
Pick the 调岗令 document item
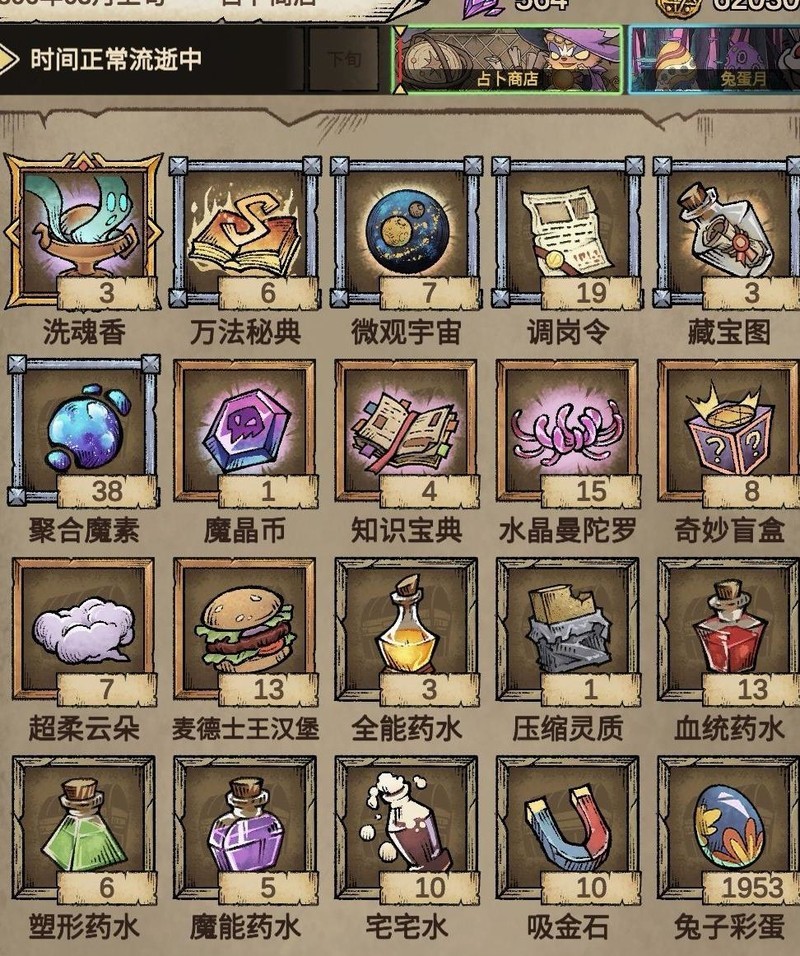[567, 230]
